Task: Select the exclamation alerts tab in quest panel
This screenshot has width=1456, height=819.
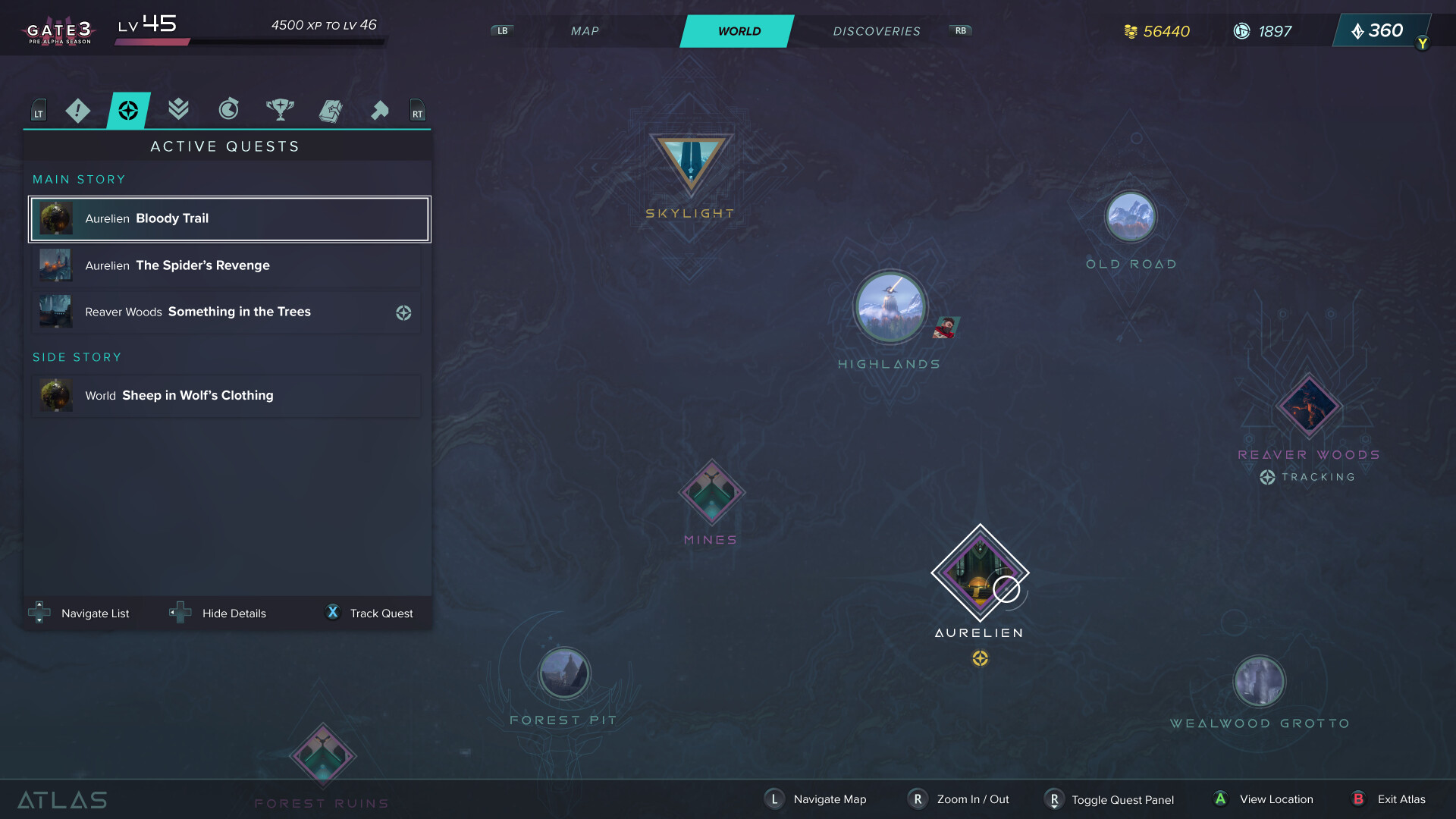Action: (77, 110)
